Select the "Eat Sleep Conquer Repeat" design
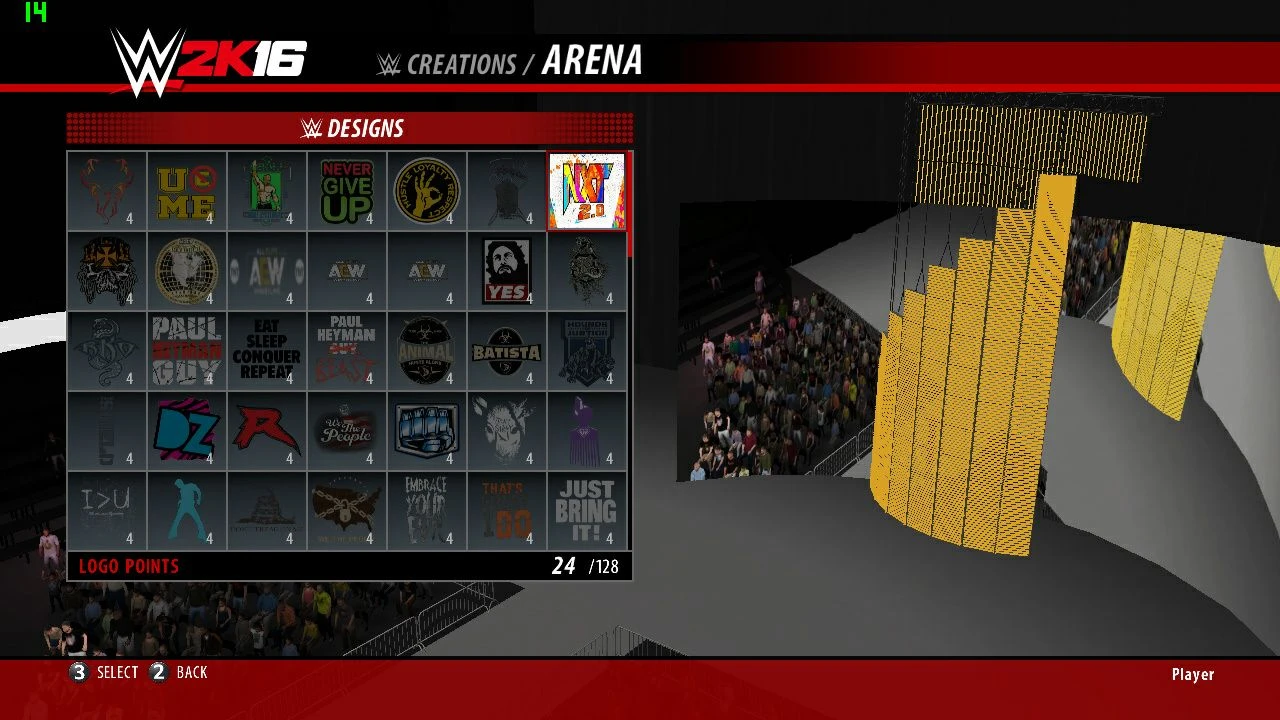This screenshot has height=720, width=1280. 267,352
